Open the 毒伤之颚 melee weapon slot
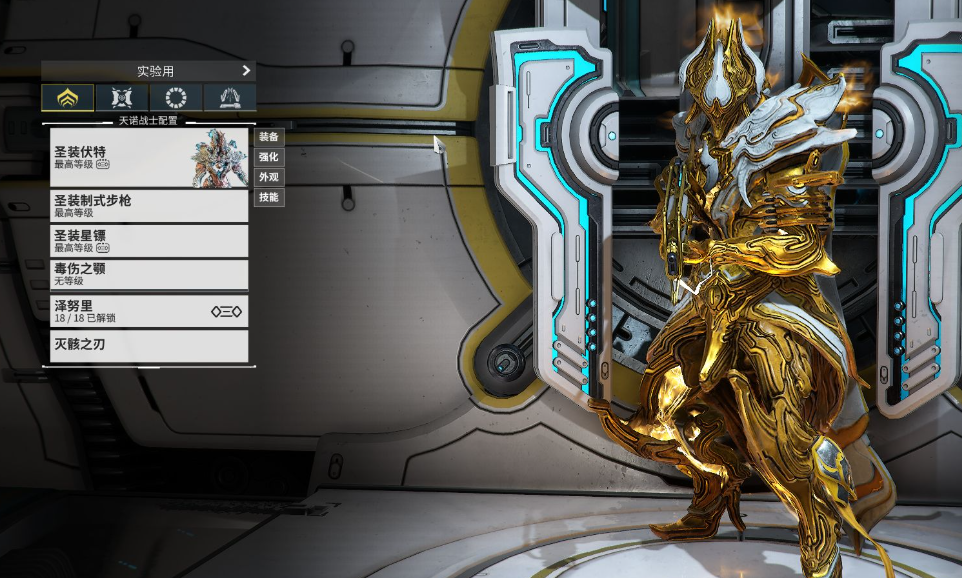The width and height of the screenshot is (962, 578). pos(149,274)
